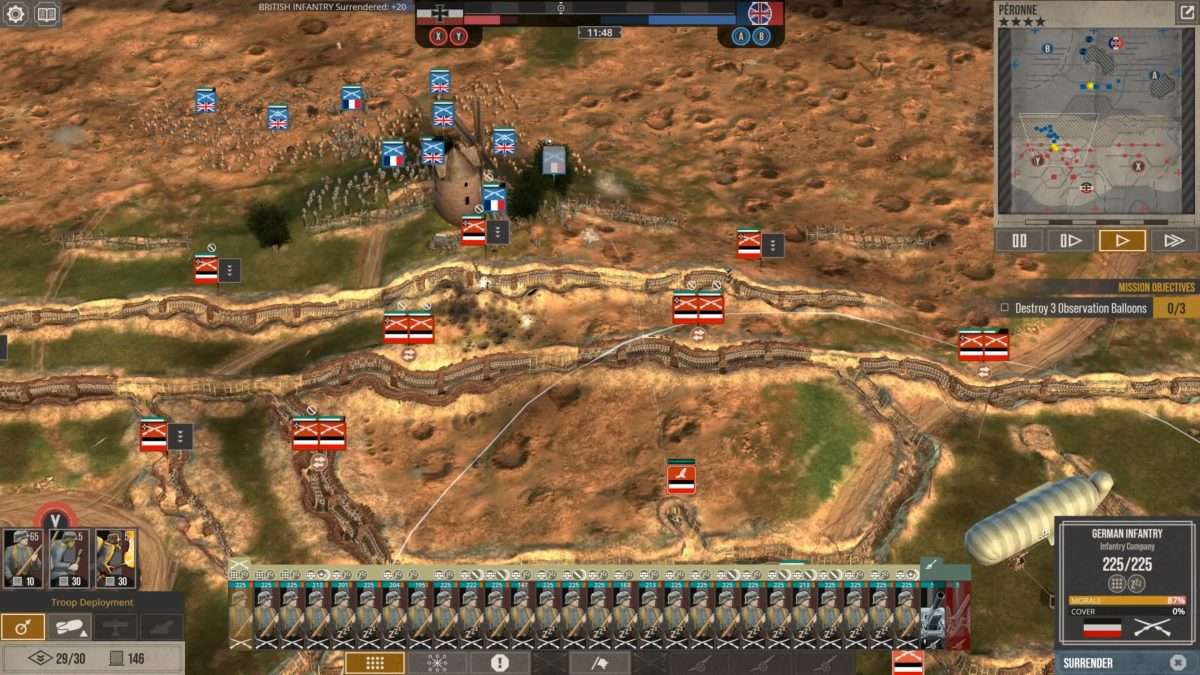Expand the minimap with the pop-out button
The width and height of the screenshot is (1200, 675).
(x=1186, y=13)
